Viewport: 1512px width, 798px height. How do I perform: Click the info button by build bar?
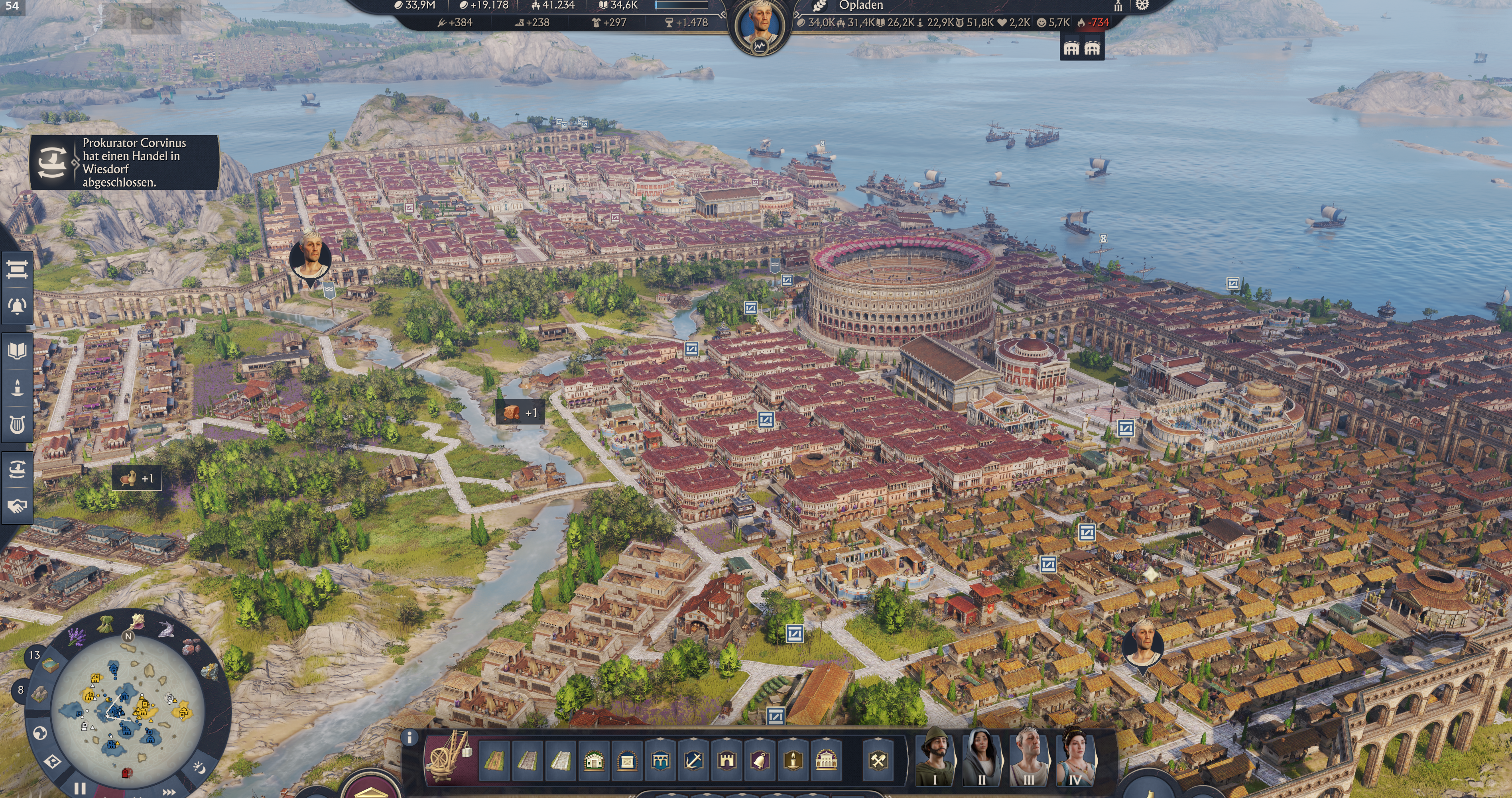[409, 737]
